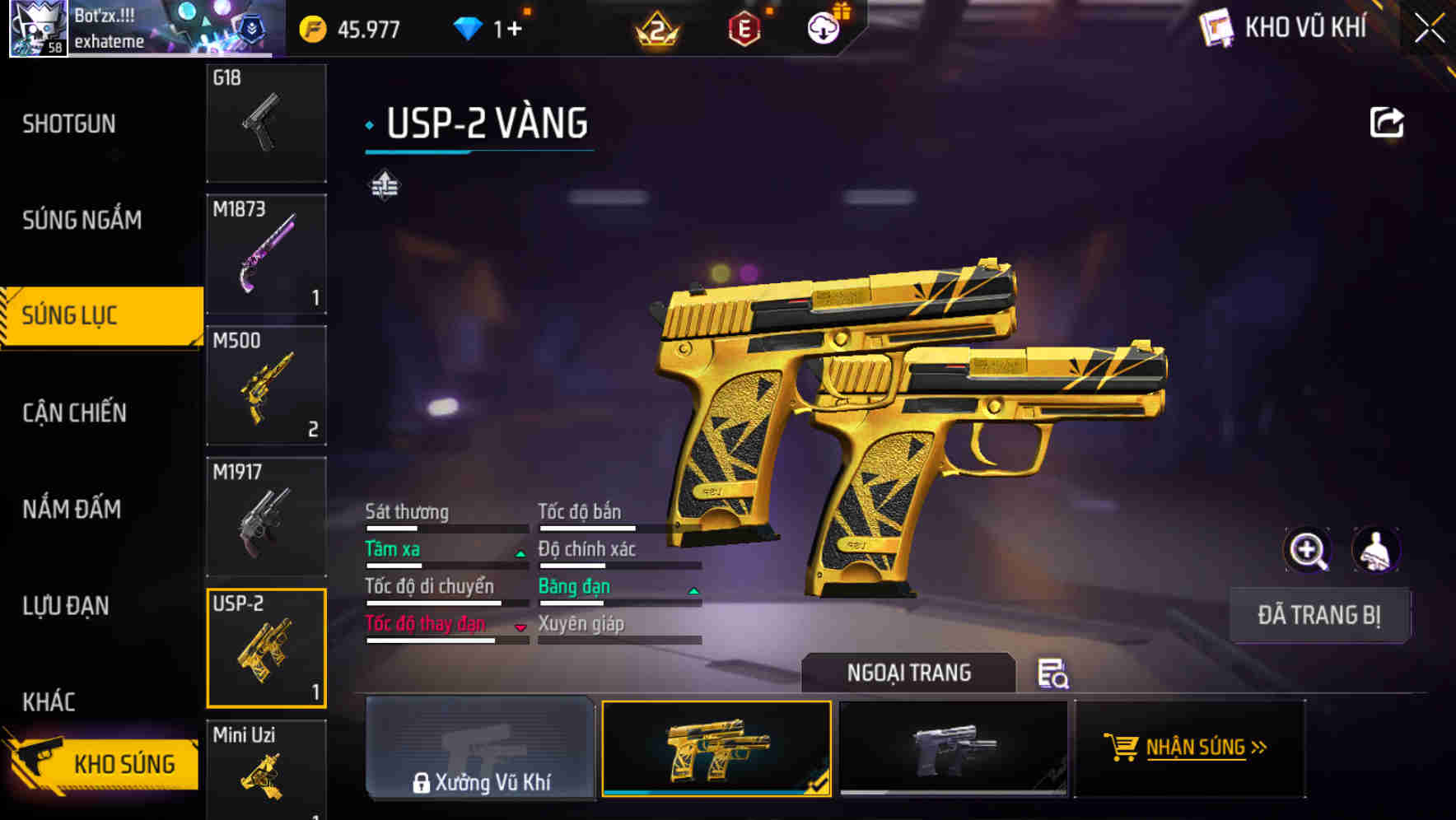
Task: Select the gold USP-2 skin thumbnail
Action: click(x=716, y=748)
